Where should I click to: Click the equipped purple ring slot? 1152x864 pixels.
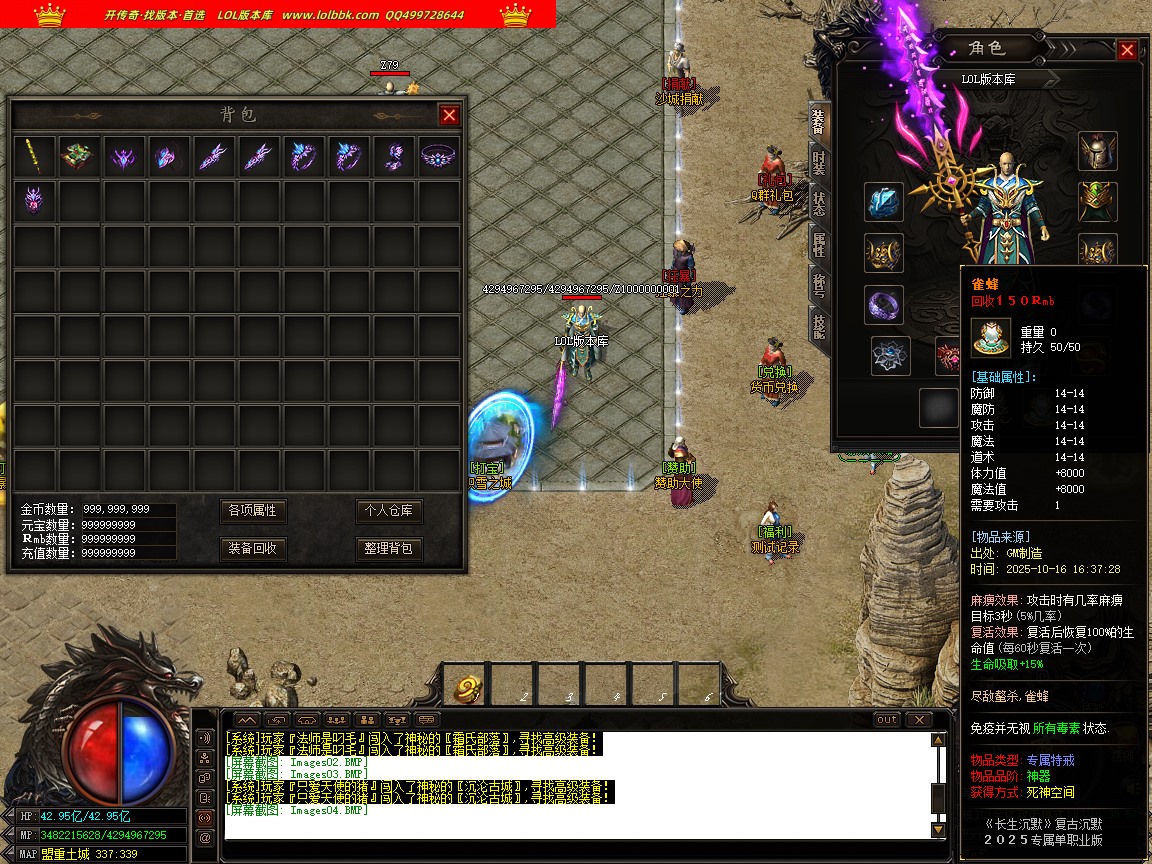tap(884, 305)
